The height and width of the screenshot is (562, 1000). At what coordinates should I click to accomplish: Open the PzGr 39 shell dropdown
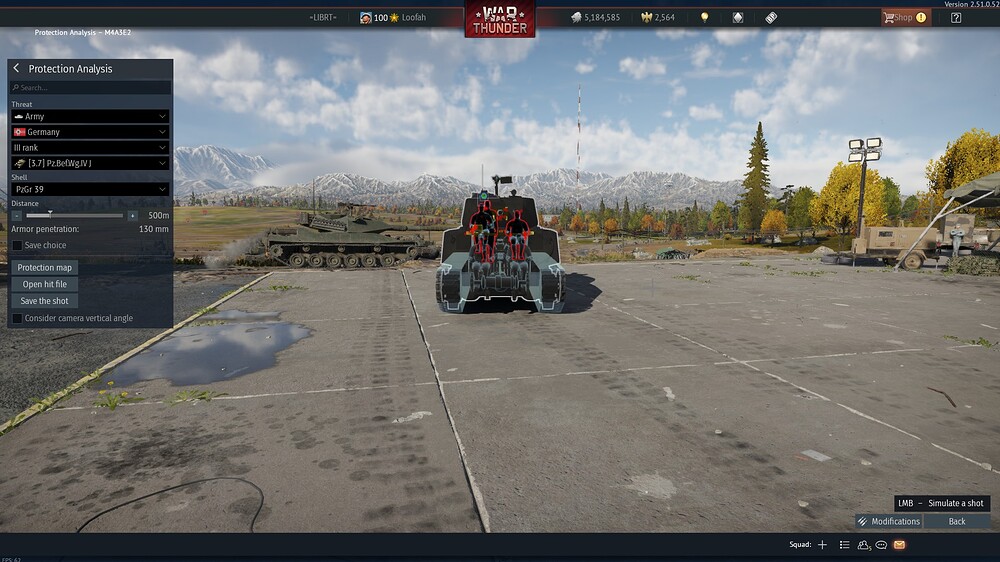89,189
